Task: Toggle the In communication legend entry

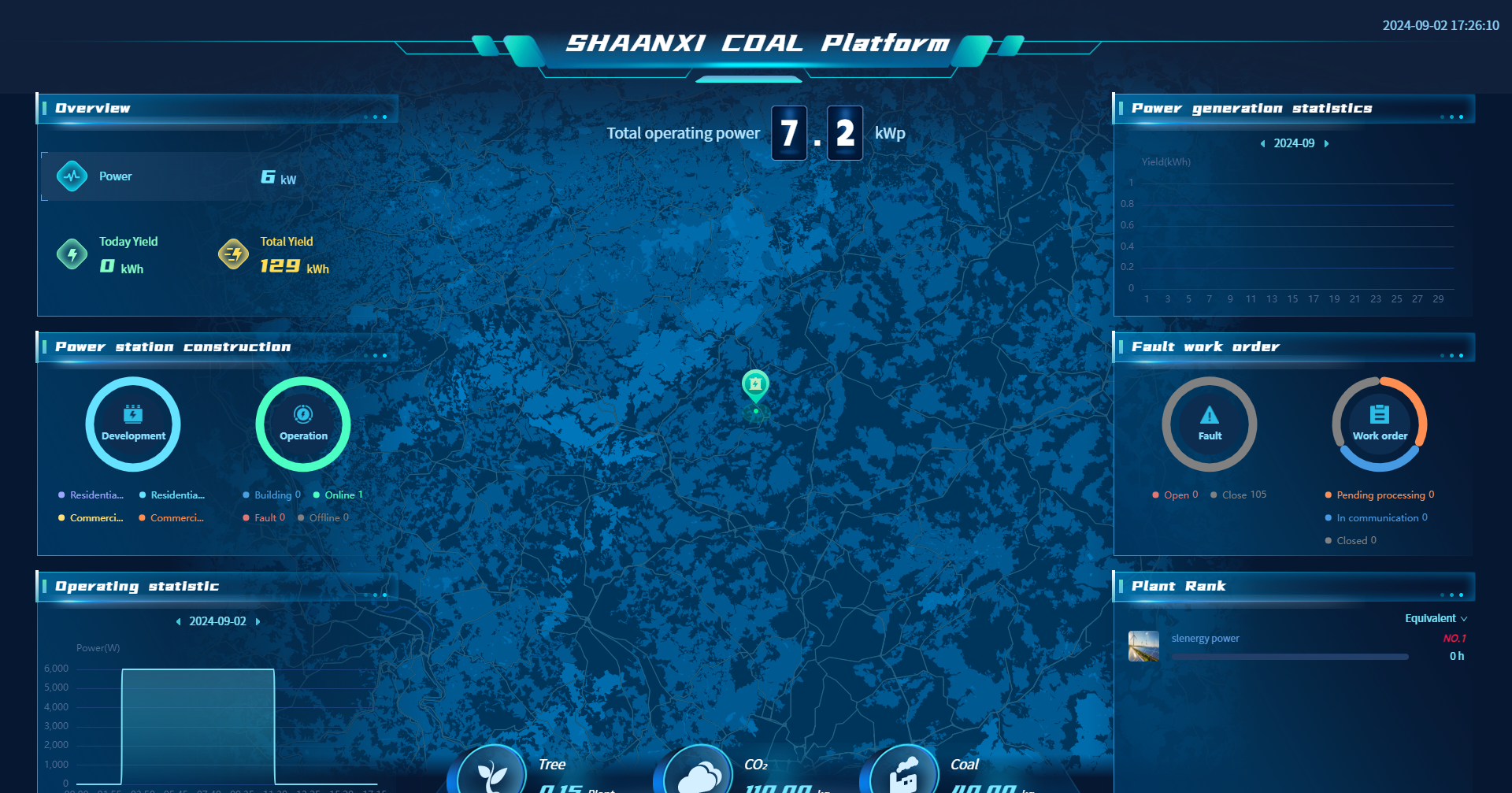Action: click(1377, 518)
